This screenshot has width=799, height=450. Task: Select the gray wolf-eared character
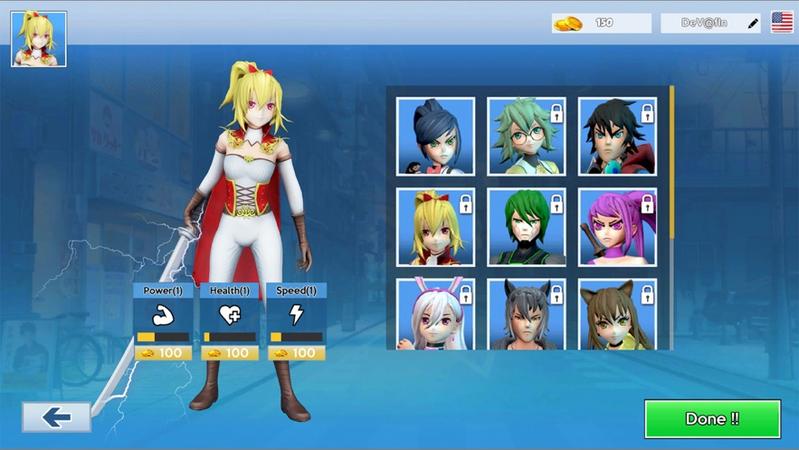(x=526, y=314)
